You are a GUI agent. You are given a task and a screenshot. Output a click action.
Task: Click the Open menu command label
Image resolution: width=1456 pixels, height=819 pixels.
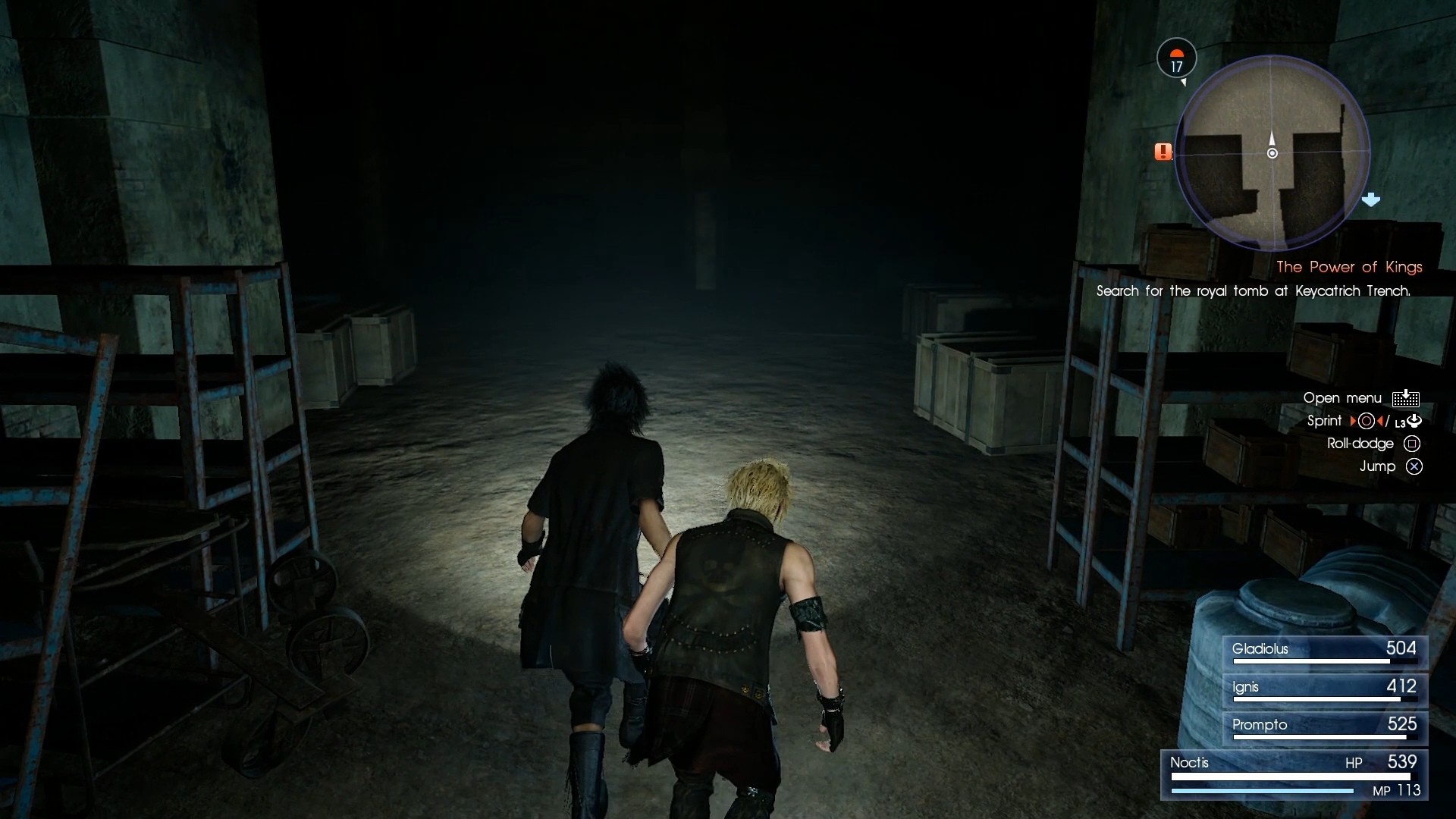point(1341,397)
